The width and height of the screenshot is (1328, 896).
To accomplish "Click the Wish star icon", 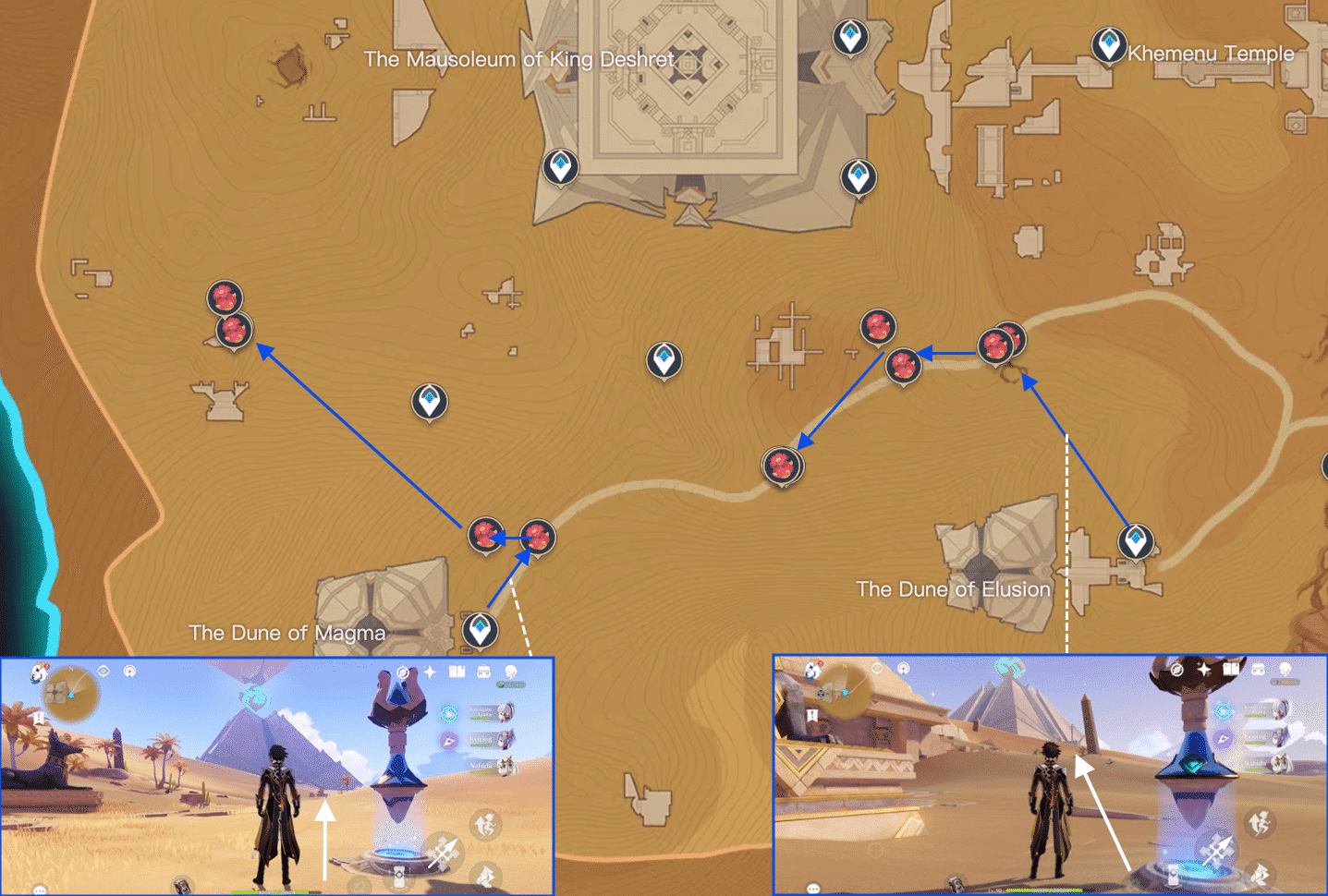I will coord(430,672).
